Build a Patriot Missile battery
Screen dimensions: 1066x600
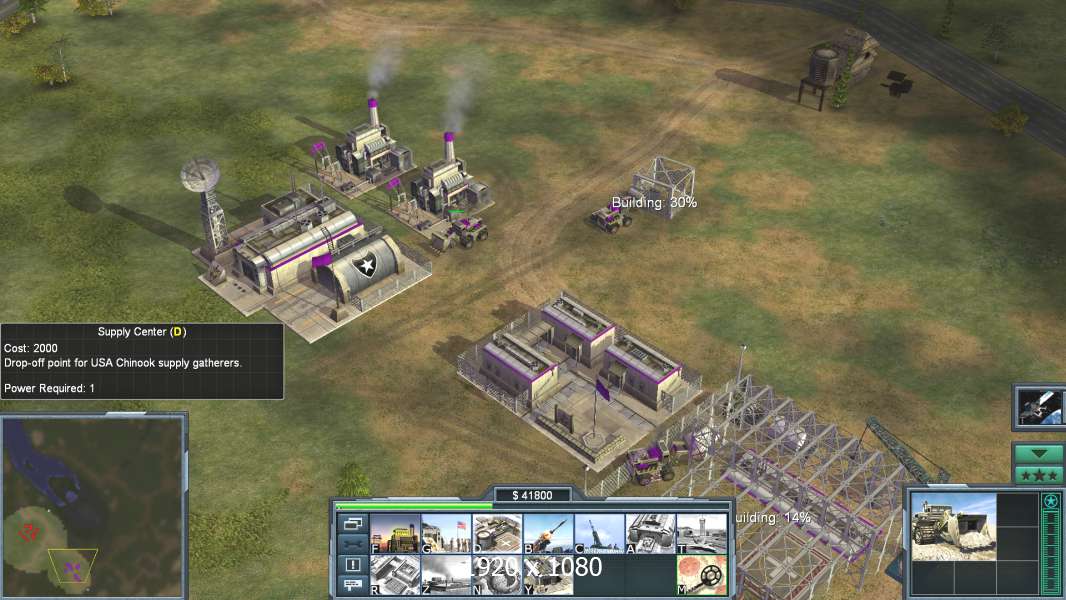pos(548,533)
